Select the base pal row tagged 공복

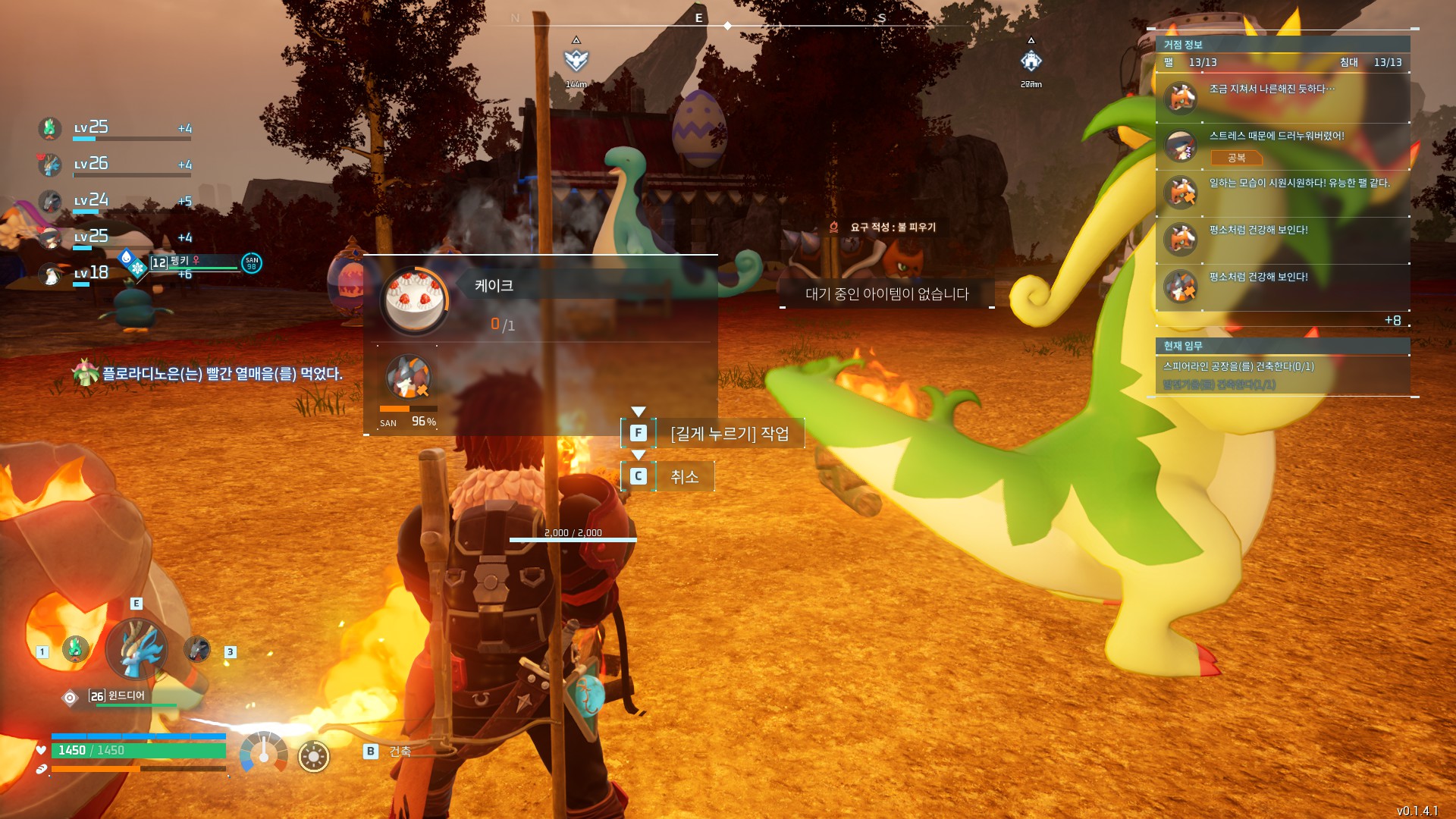click(x=1282, y=145)
